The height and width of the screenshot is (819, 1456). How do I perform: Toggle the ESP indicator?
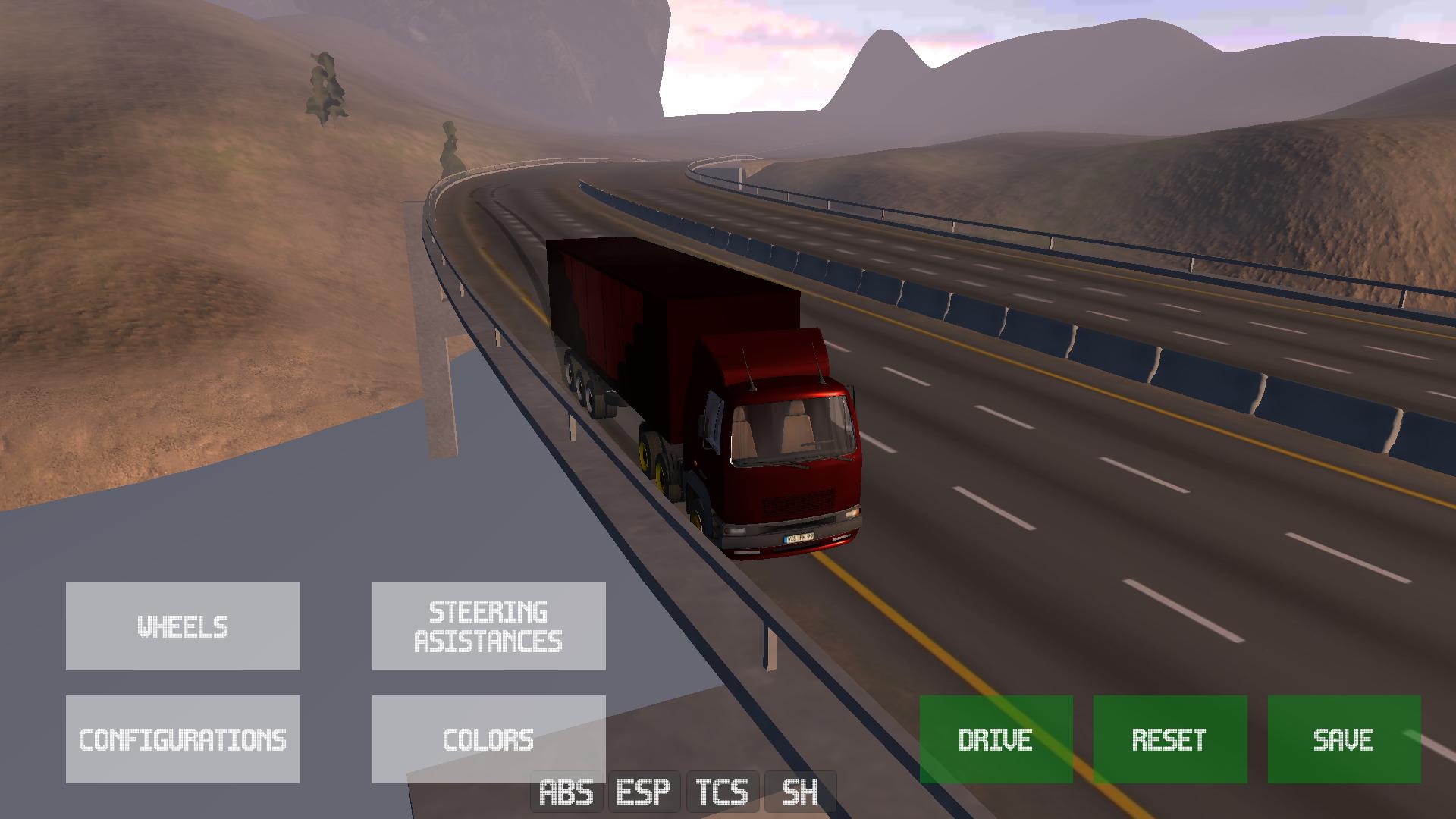pos(644,792)
